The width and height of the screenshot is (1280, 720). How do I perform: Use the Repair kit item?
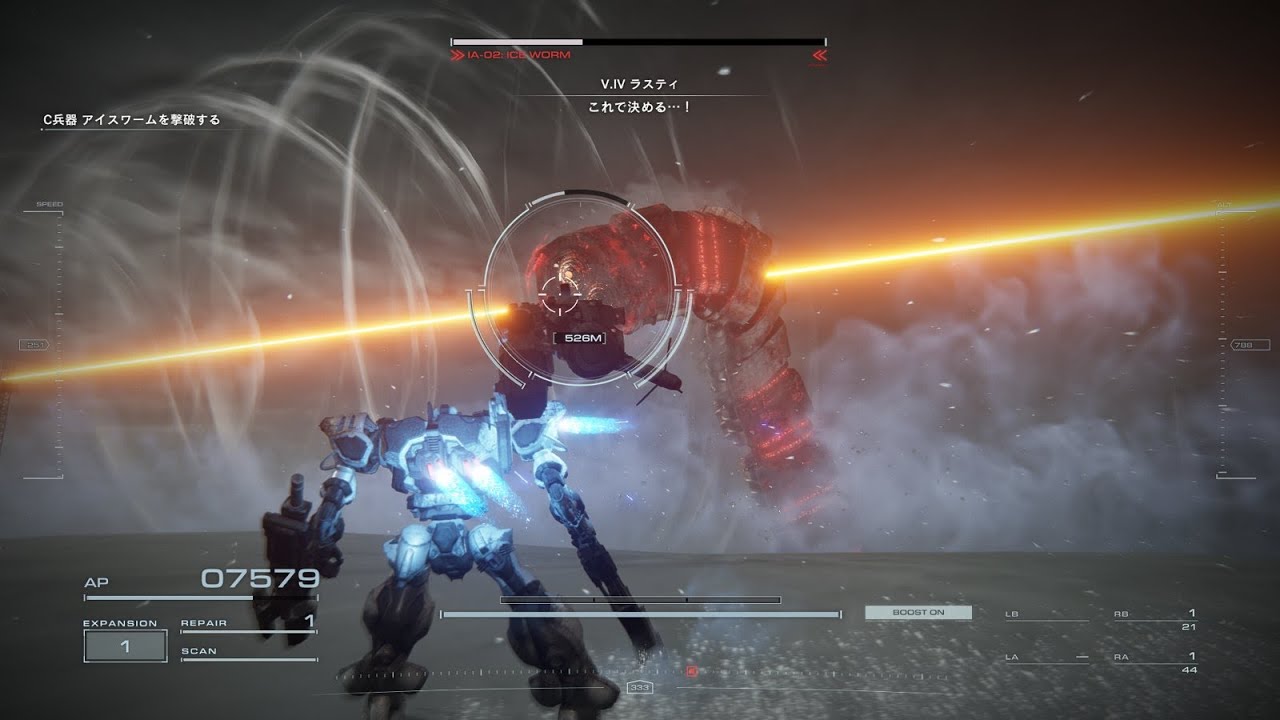click(247, 623)
